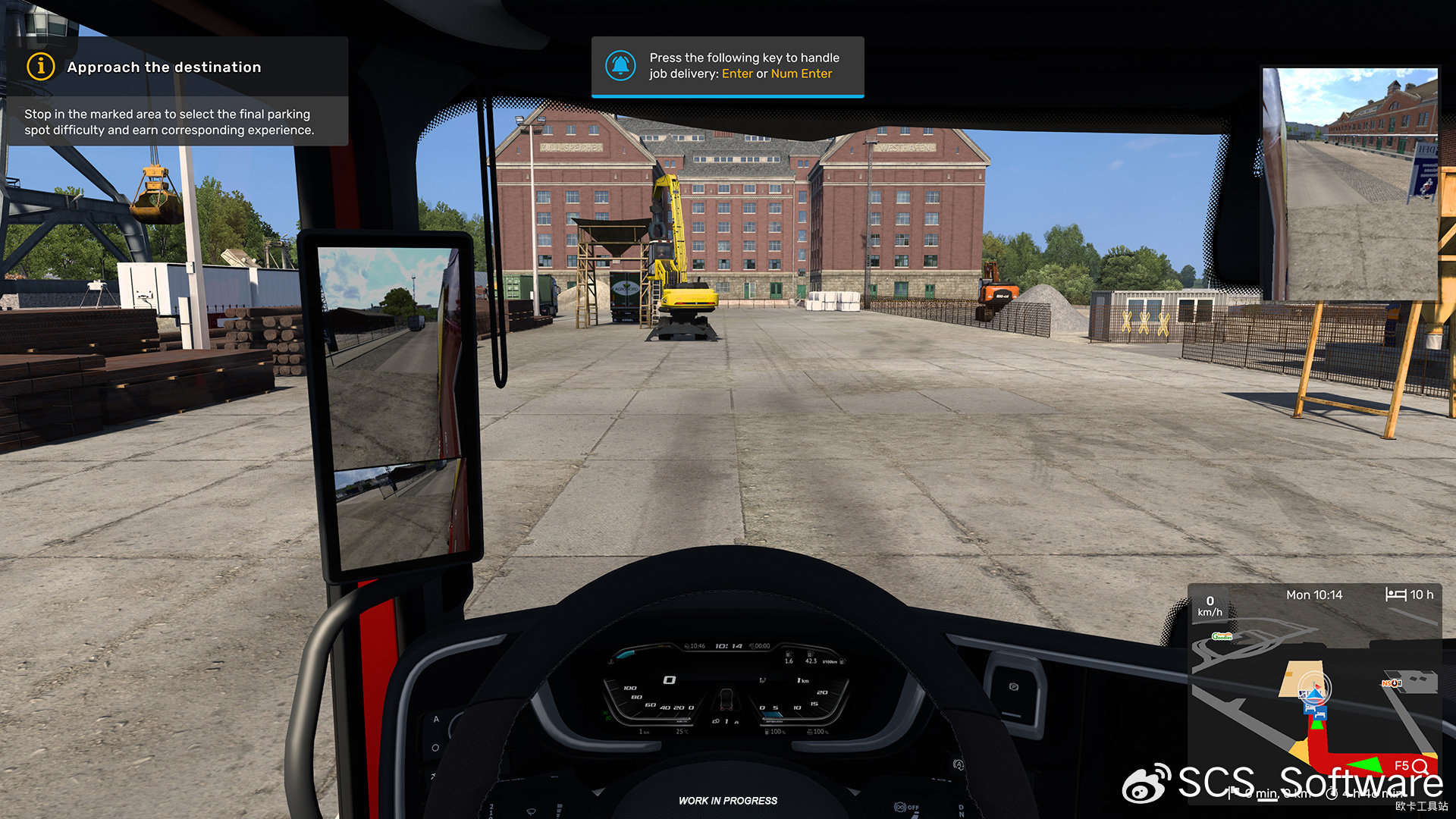Open the route advisor magnifier (F5) icon
Viewport: 1456px width, 819px height.
tap(1420, 766)
